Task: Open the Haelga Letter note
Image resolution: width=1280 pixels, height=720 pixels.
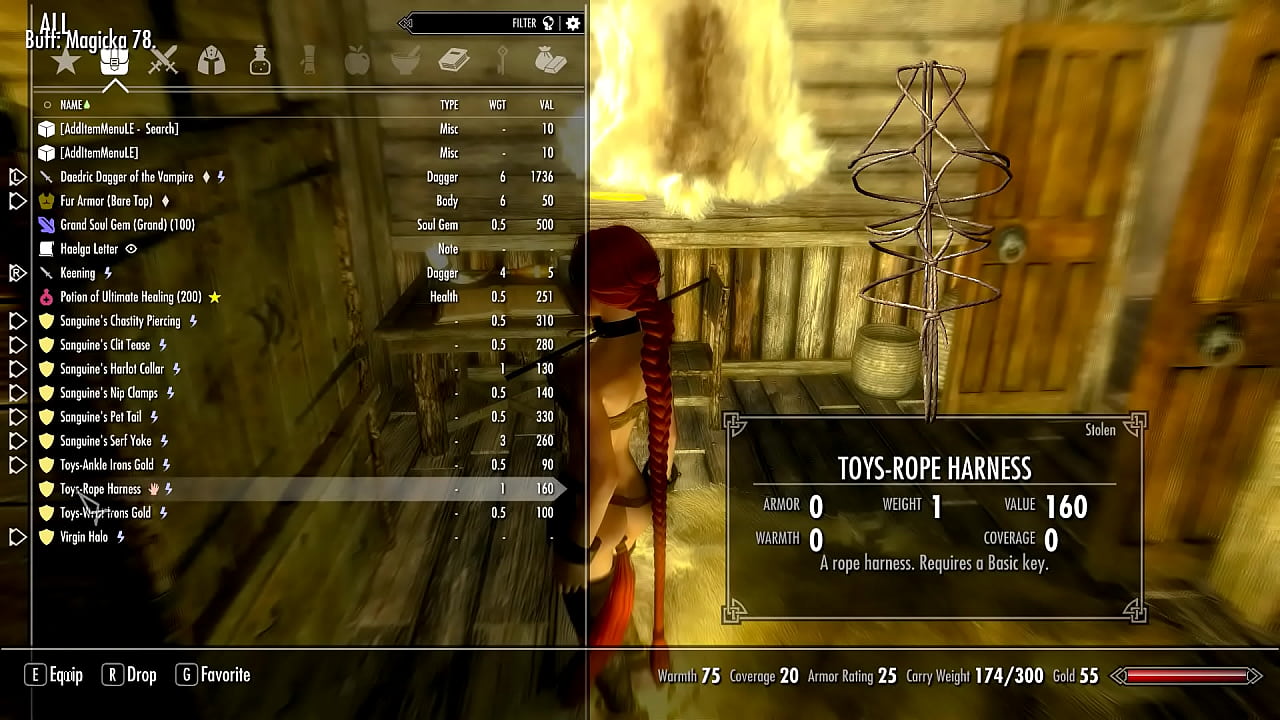Action: pos(89,249)
